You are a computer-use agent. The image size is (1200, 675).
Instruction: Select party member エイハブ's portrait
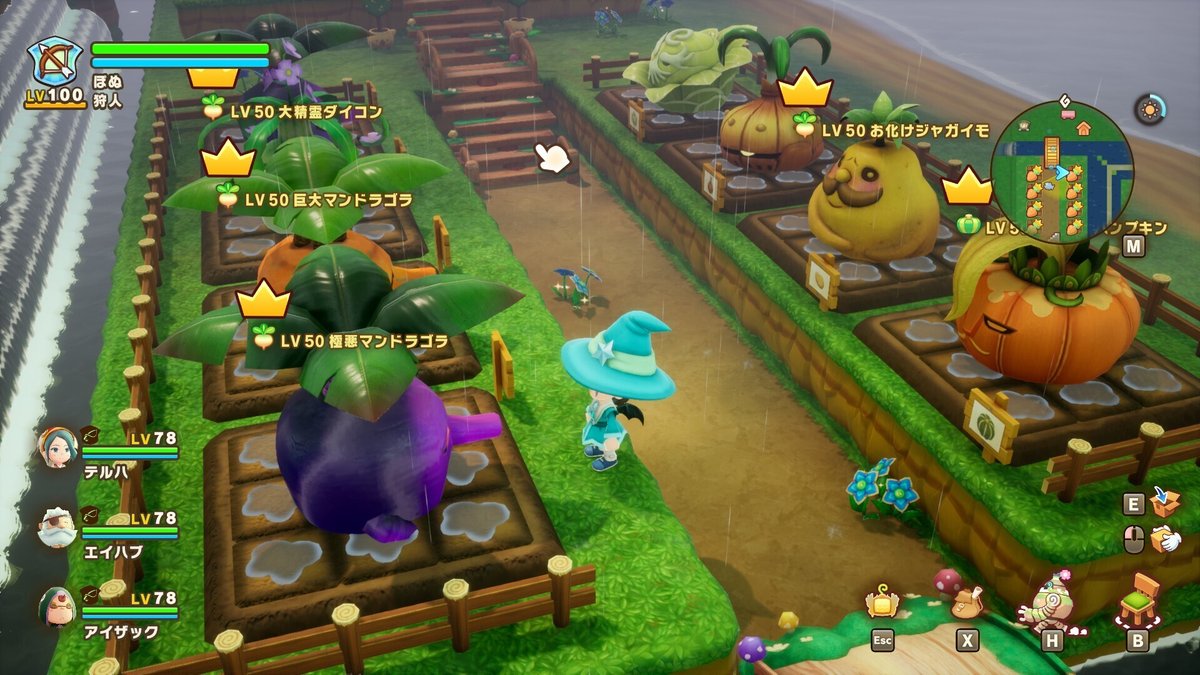pyautogui.click(x=57, y=527)
